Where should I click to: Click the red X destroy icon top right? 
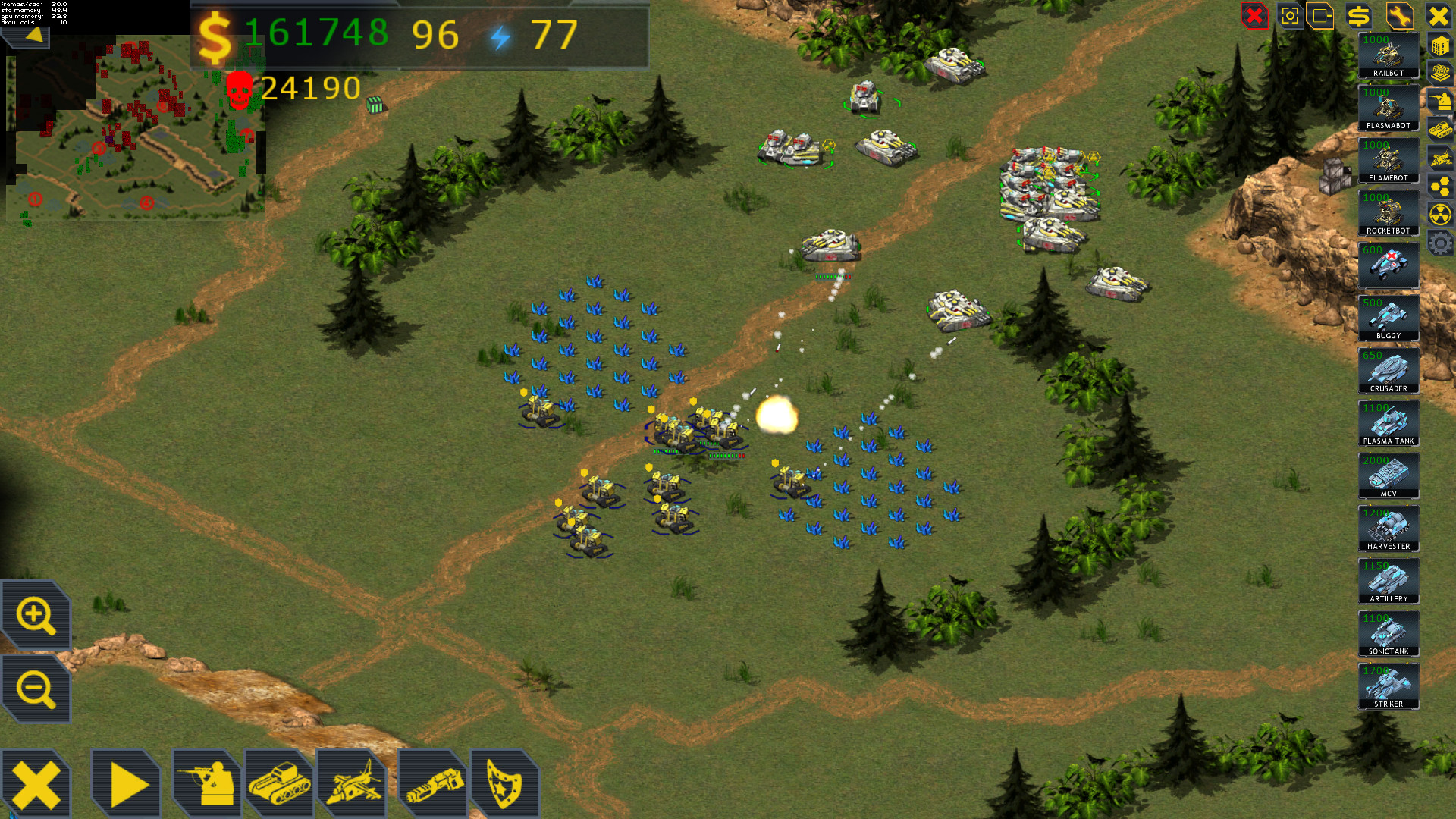1254,17
